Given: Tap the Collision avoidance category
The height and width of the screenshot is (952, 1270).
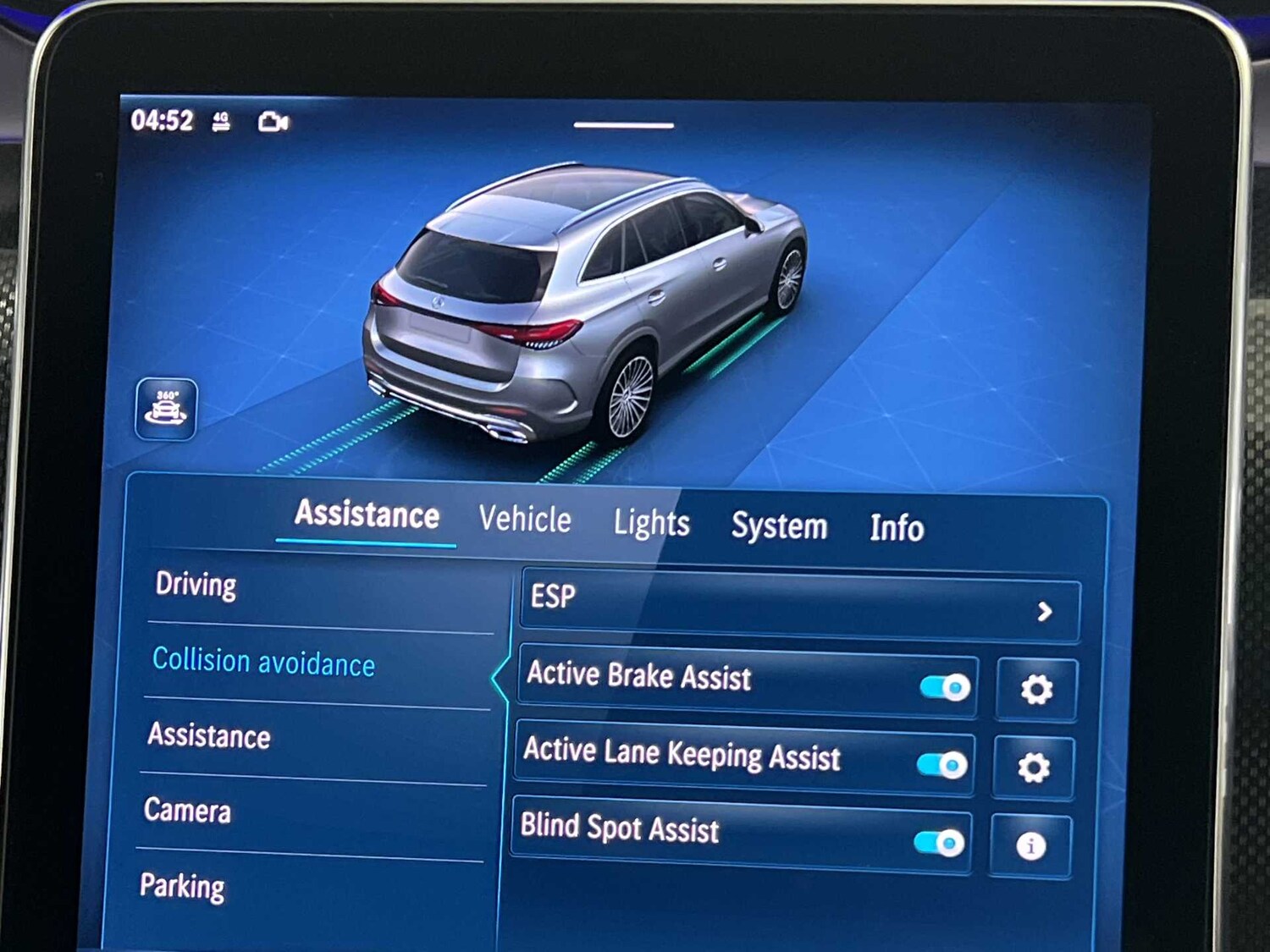Looking at the screenshot, I should pos(263,663).
